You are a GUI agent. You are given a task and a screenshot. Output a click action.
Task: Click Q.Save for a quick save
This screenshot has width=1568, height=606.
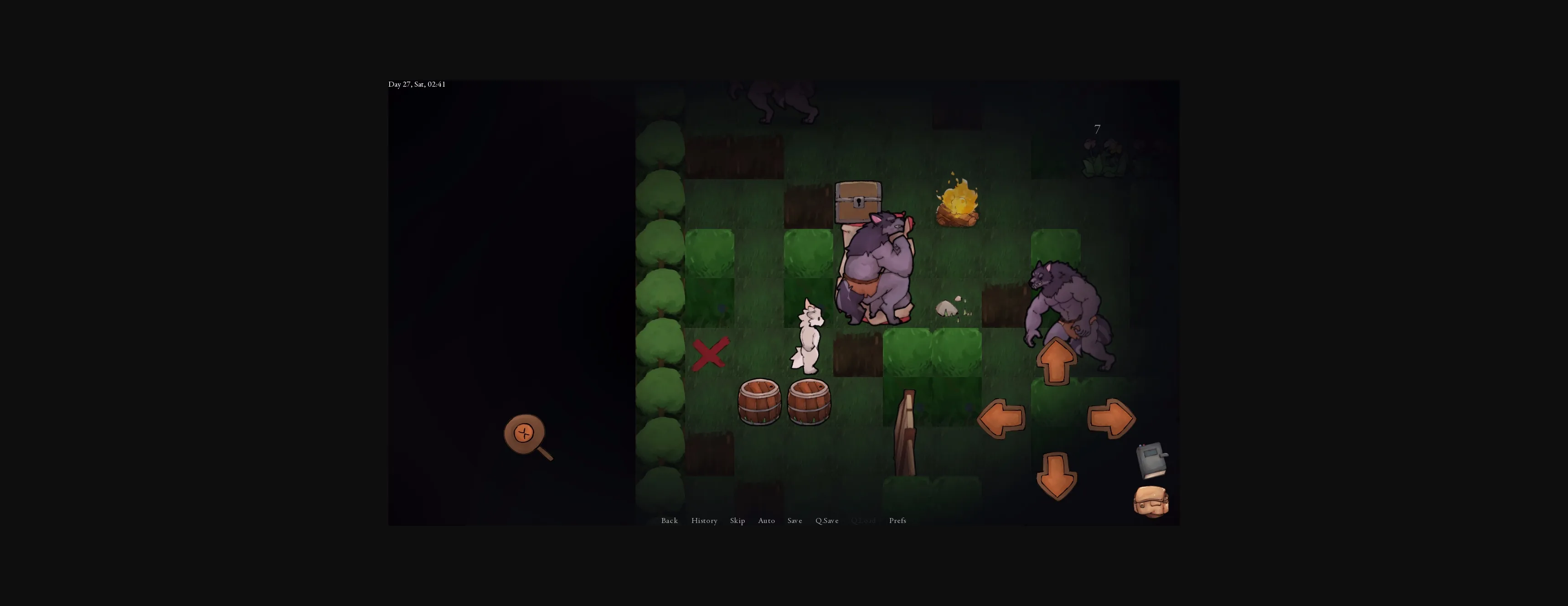(826, 521)
